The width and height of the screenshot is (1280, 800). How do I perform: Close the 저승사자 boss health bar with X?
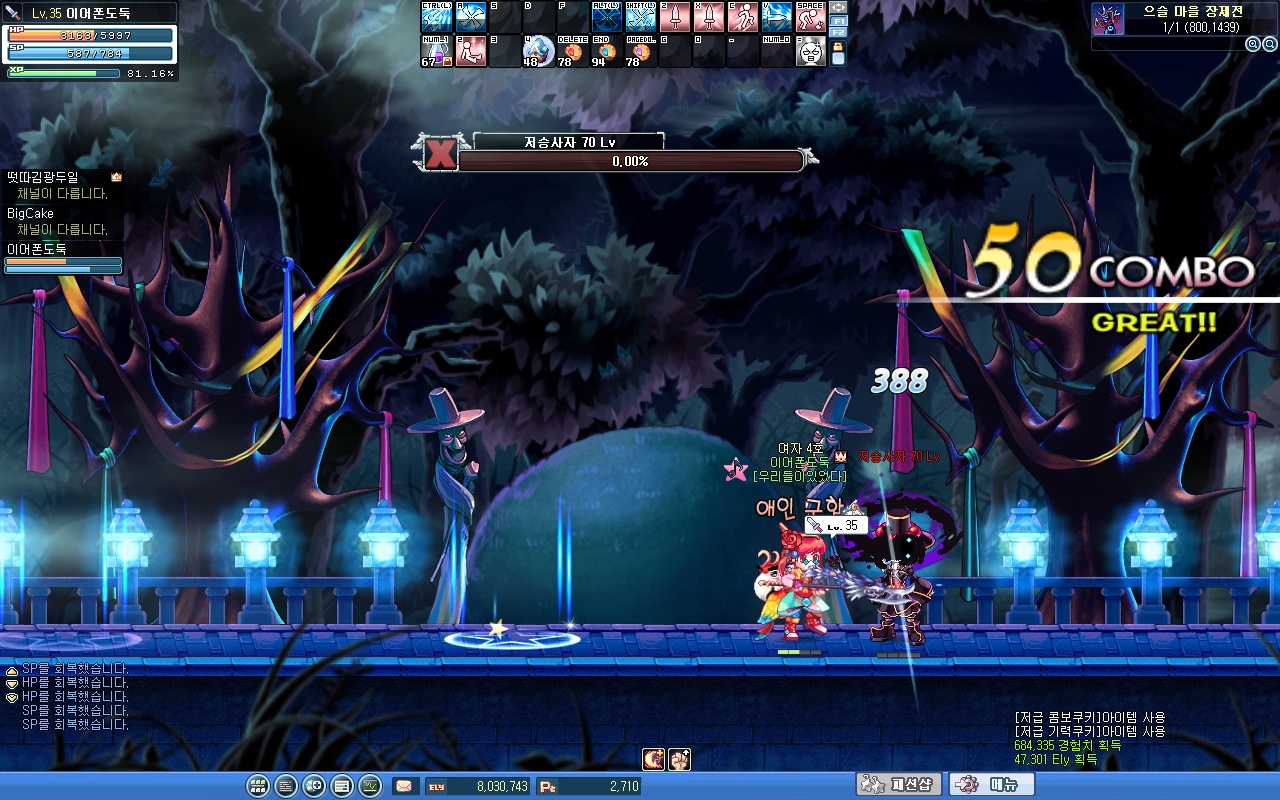click(441, 153)
